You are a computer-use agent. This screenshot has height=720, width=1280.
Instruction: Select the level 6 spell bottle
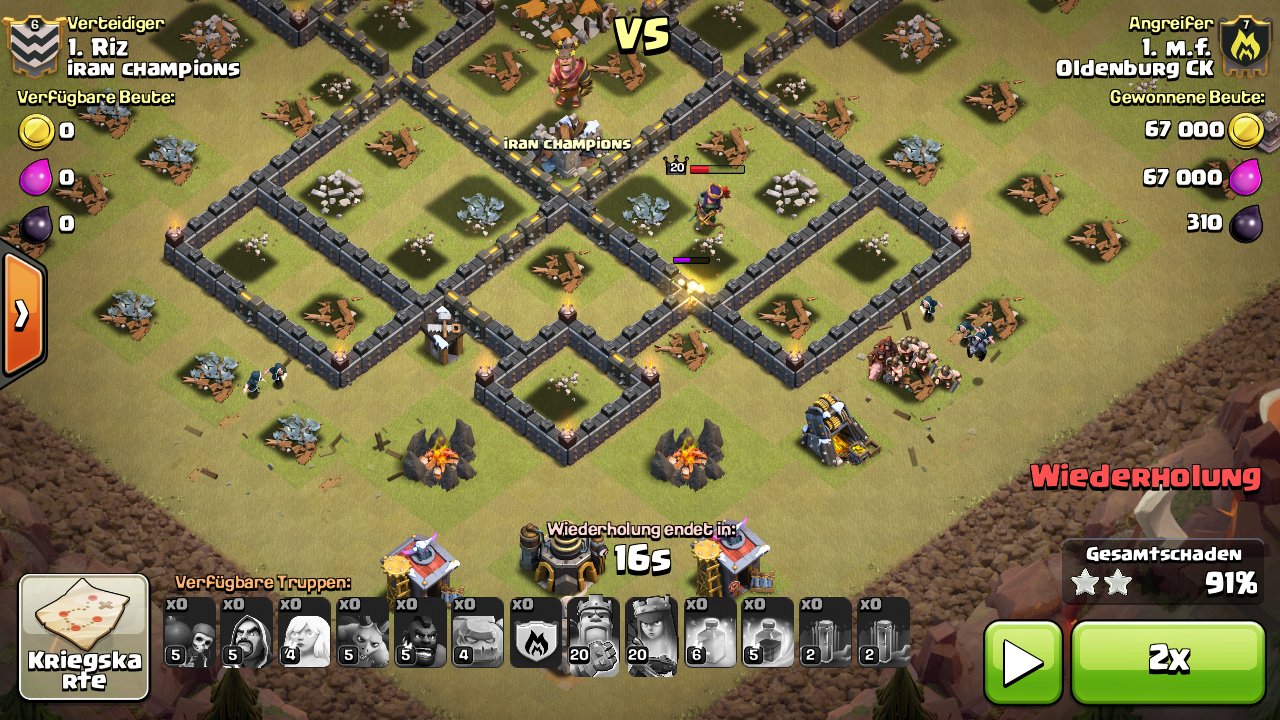[x=710, y=633]
